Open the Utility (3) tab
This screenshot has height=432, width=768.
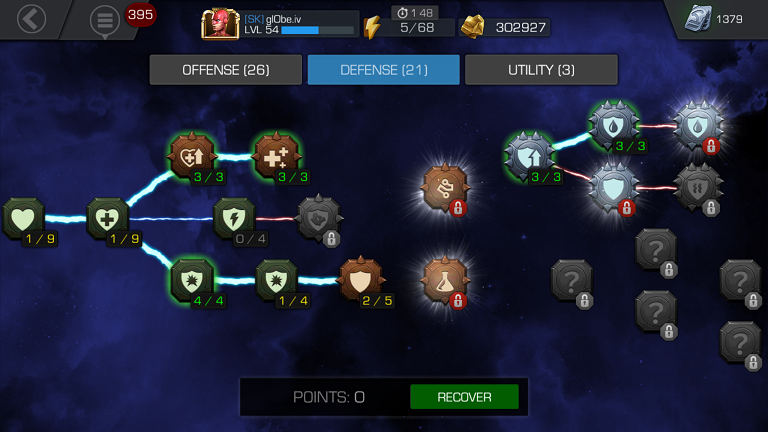[541, 70]
